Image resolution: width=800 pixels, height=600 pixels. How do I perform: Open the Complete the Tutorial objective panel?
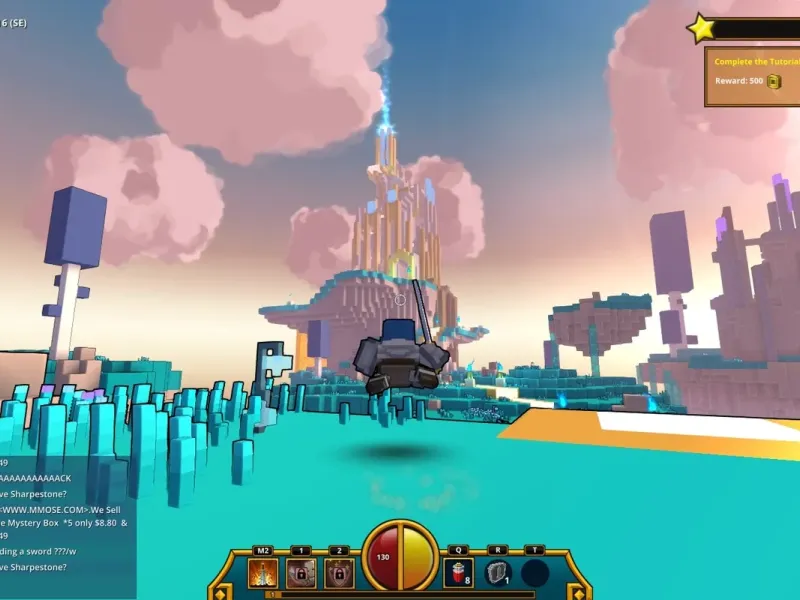752,75
